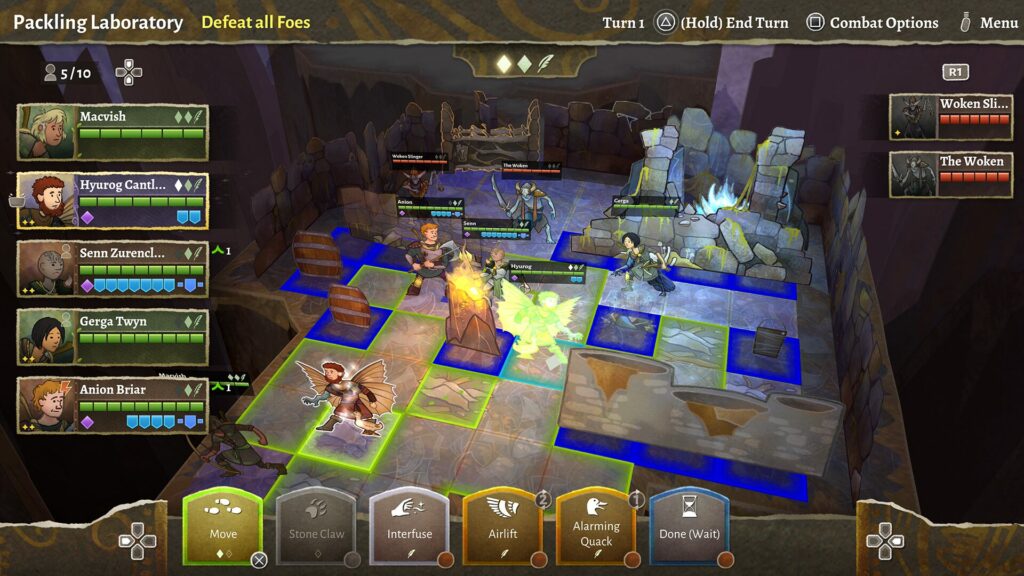Pick Senn Zurencl... from the party list
Viewport: 1024px width, 576px height.
pyautogui.click(x=113, y=269)
